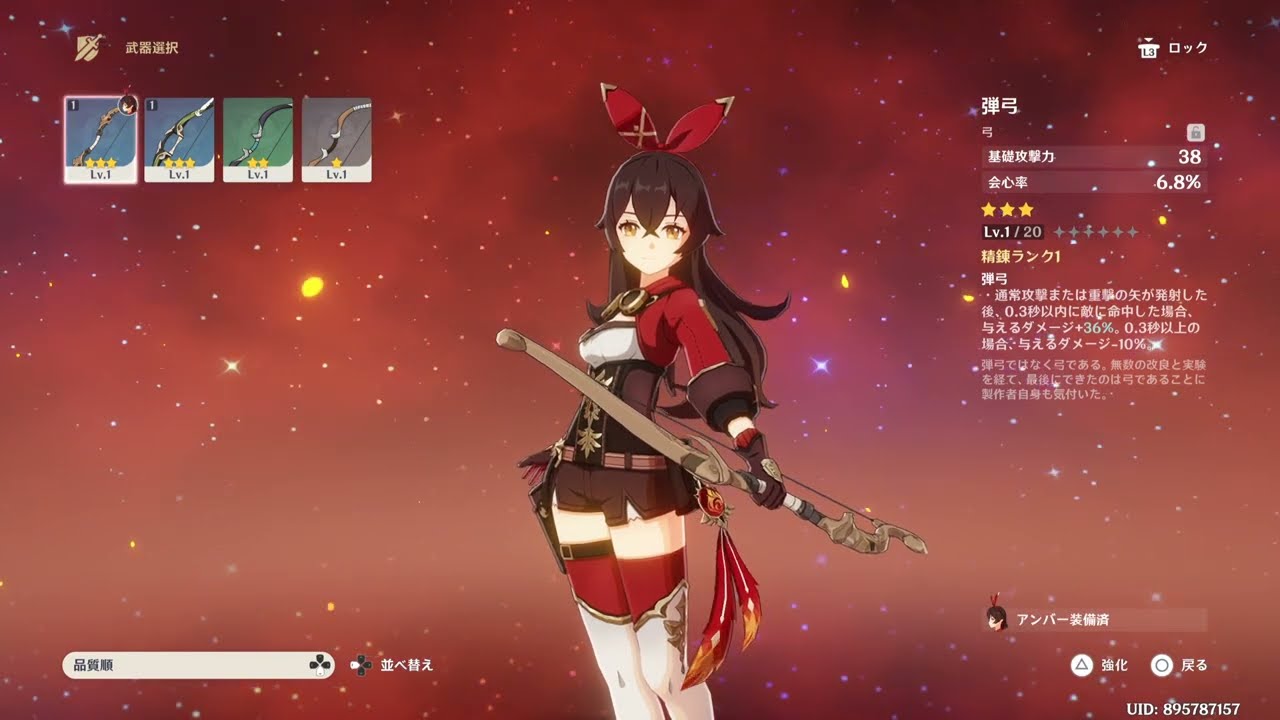Toggle the padlock icon beside the weapon type
This screenshot has height=720, width=1280.
[x=1195, y=132]
